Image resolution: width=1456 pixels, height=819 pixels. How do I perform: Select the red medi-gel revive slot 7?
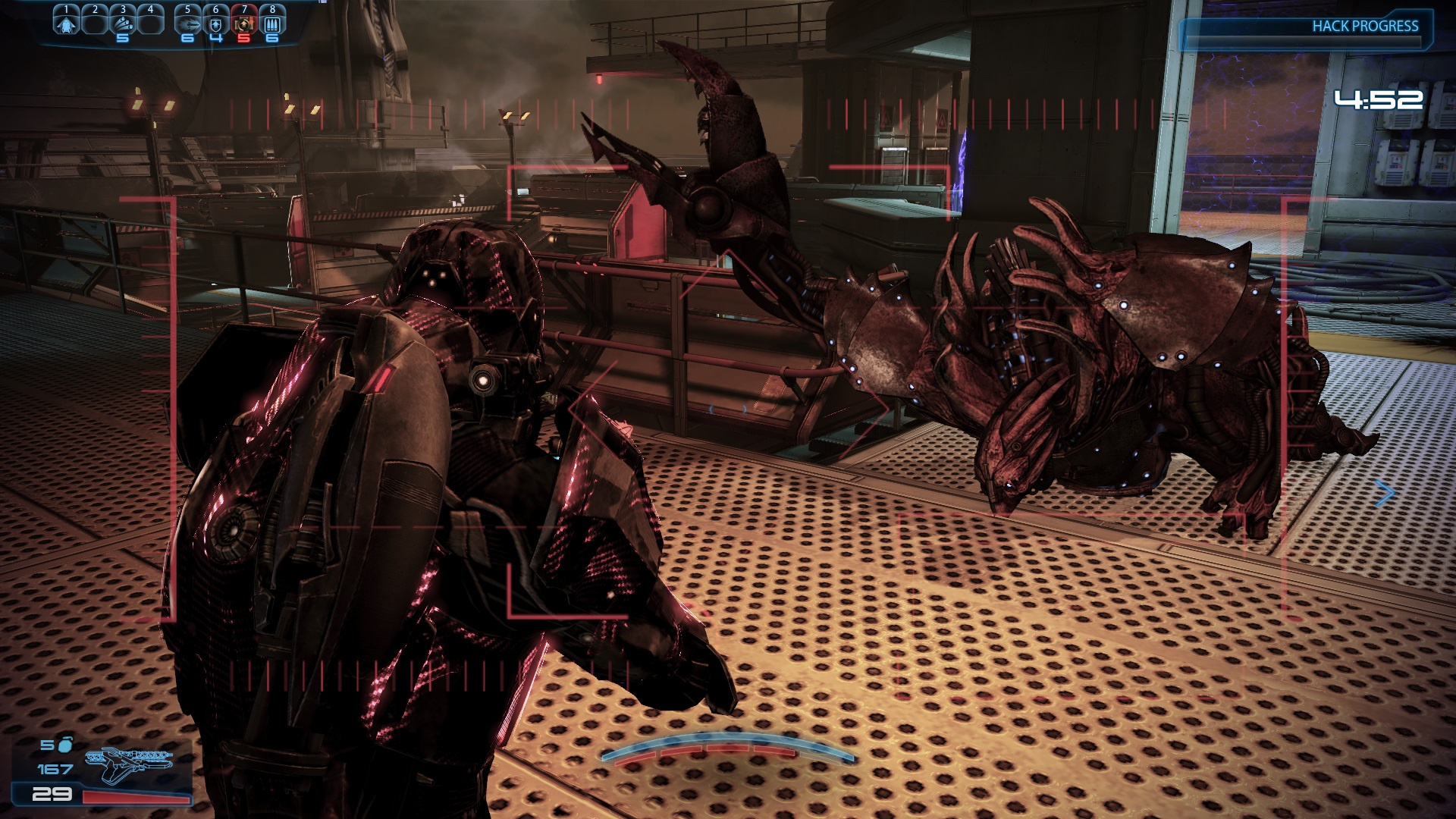coord(243,23)
